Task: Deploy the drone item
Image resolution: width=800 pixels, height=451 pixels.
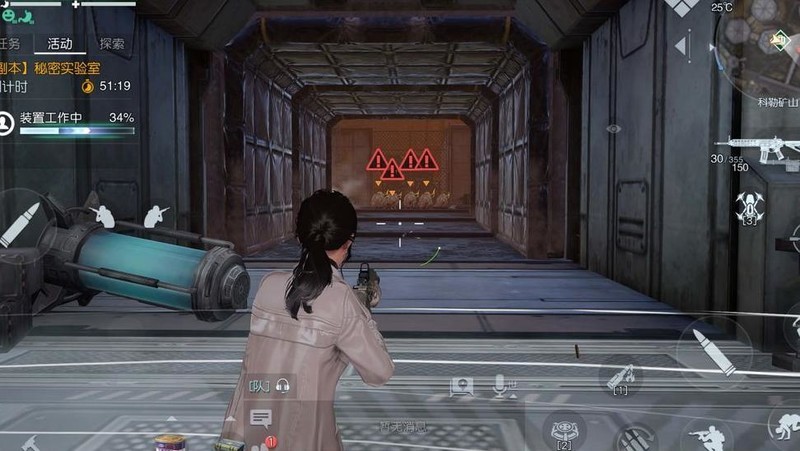Action: (x=749, y=207)
